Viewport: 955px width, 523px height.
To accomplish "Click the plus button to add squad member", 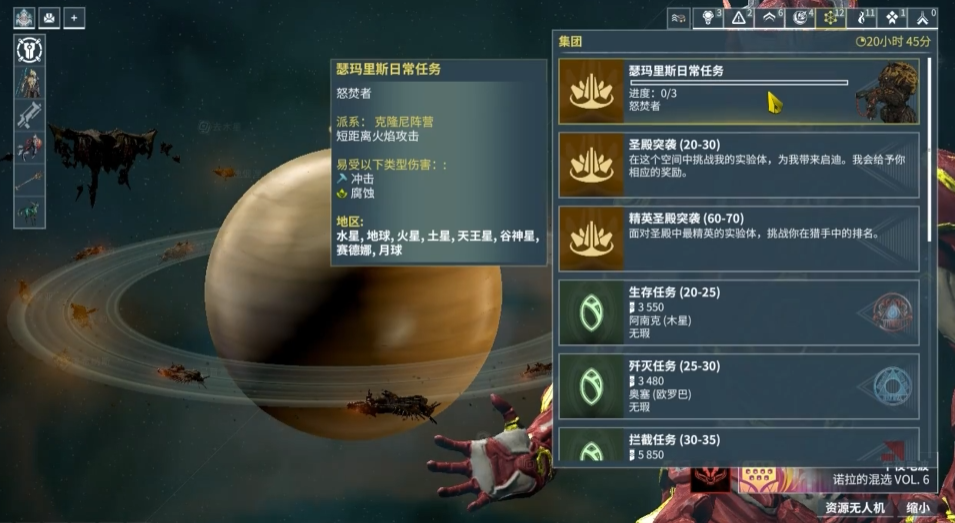I will 75,18.
